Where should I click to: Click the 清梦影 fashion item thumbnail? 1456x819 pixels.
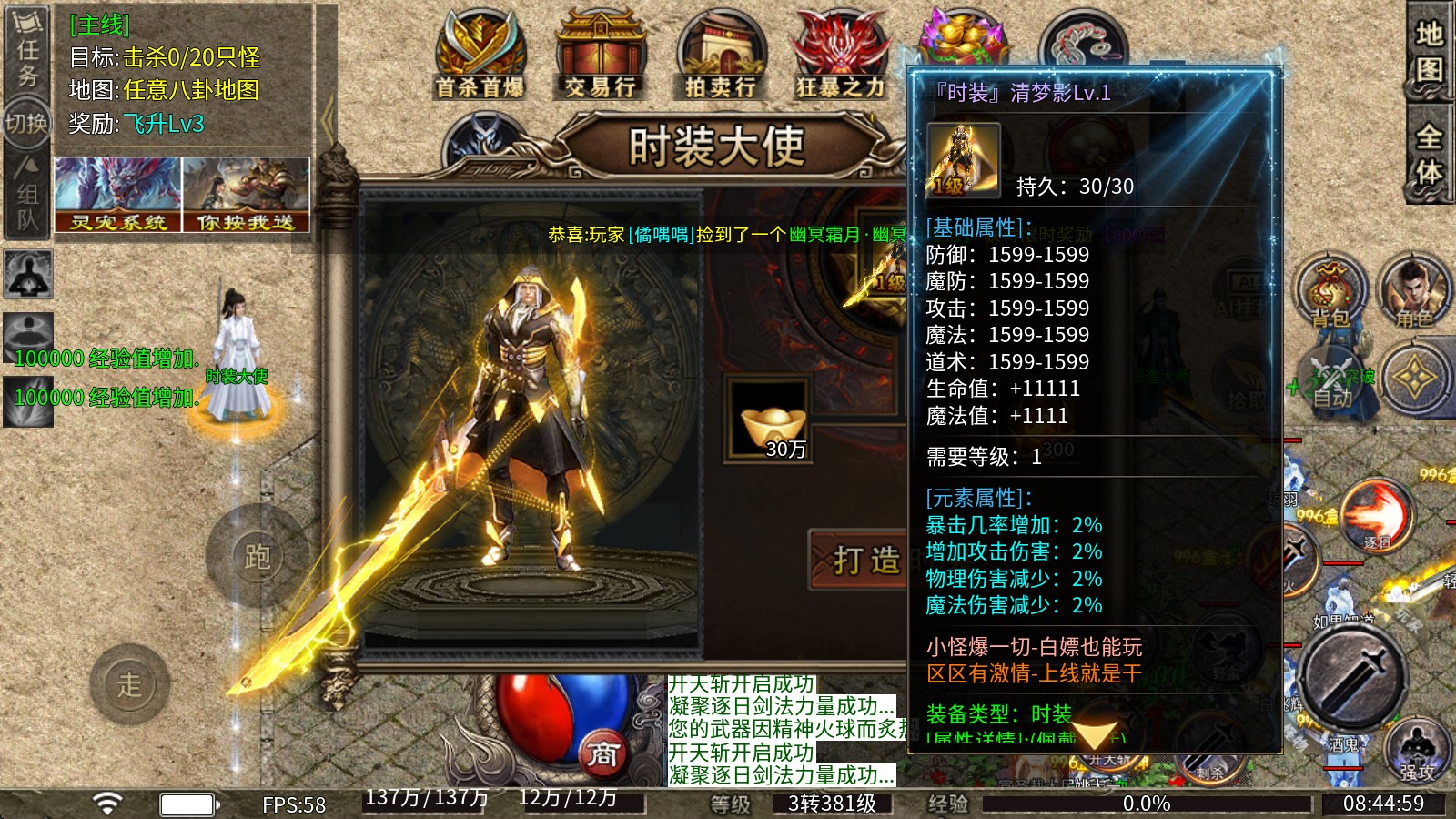coord(965,157)
